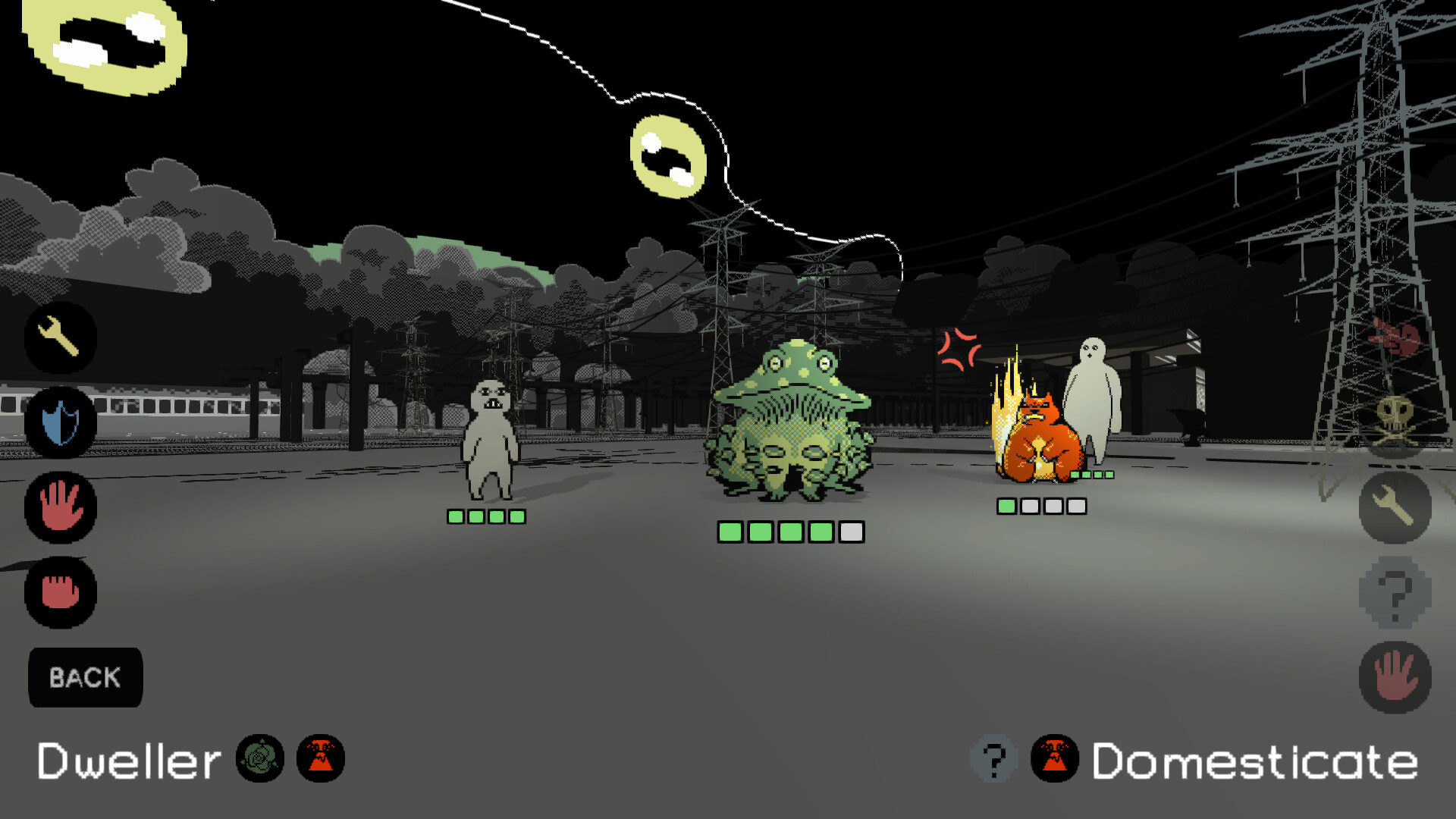1456x819 pixels.
Task: Click the closed red fist icon
Action: pos(59,593)
